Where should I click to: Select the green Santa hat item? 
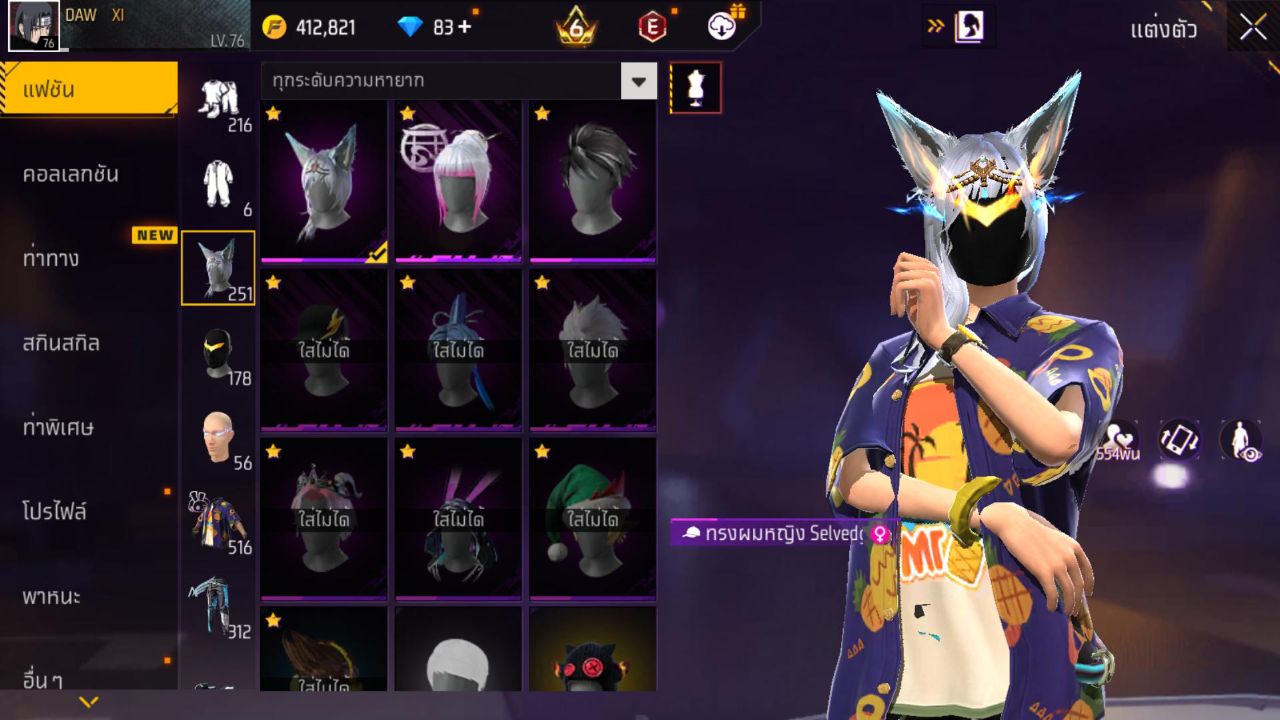point(593,518)
